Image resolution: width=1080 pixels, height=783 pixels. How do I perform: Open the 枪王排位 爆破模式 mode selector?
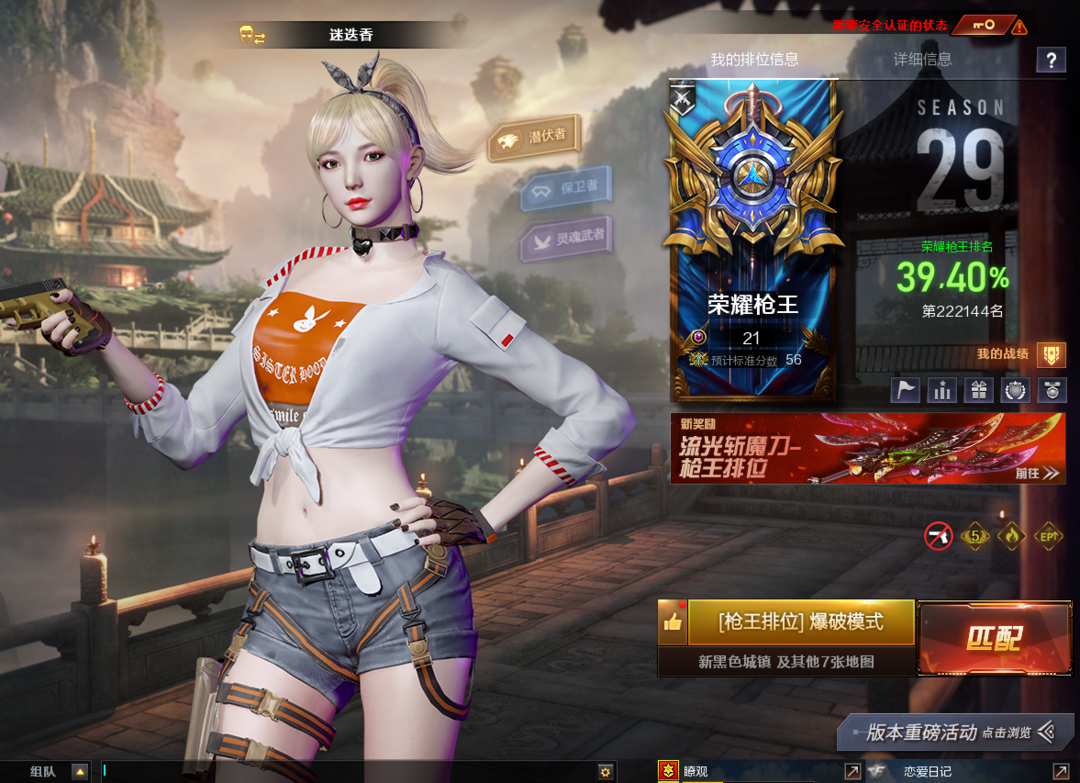point(800,622)
